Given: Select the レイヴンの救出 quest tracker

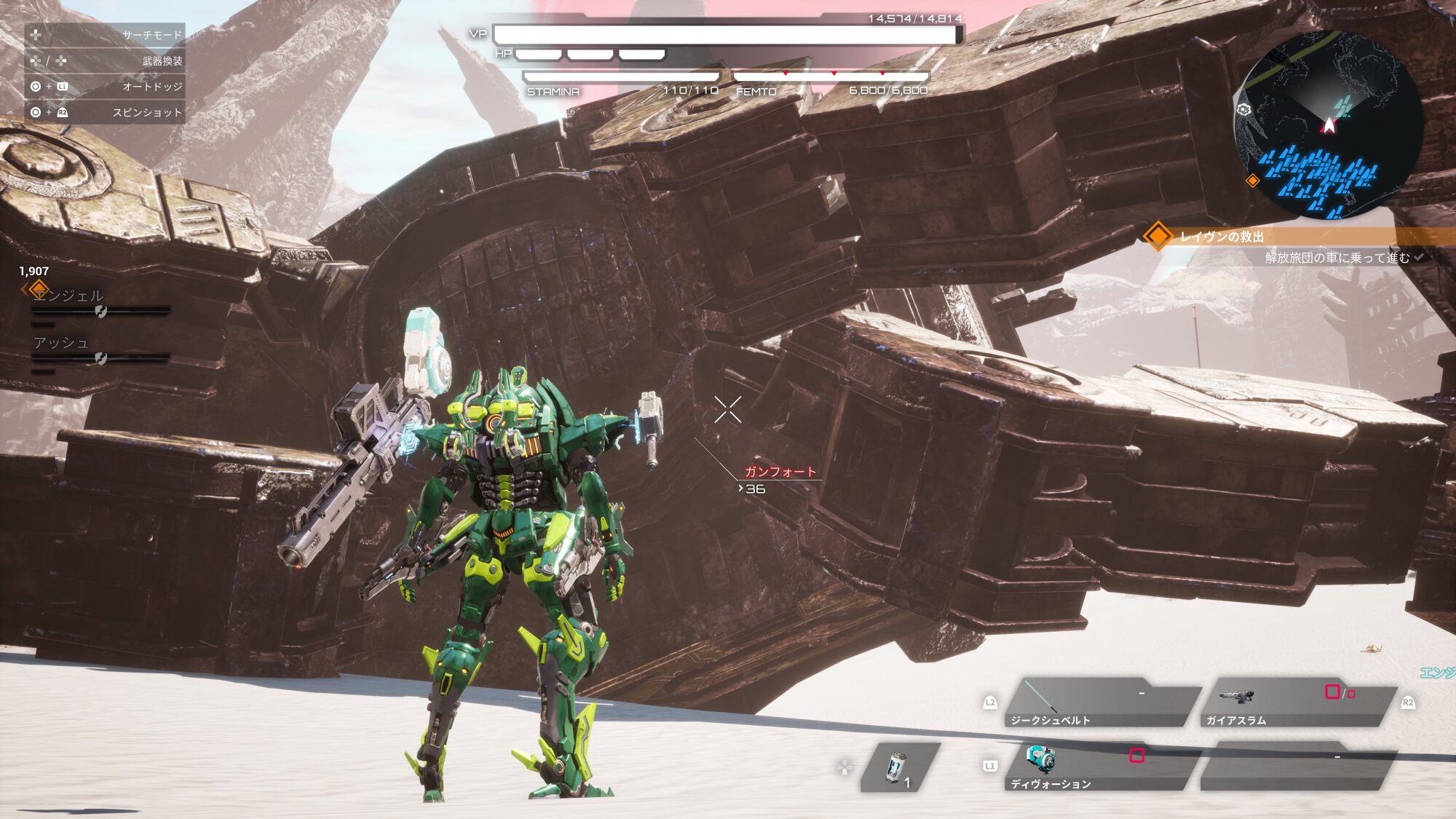Looking at the screenshot, I should (1223, 237).
